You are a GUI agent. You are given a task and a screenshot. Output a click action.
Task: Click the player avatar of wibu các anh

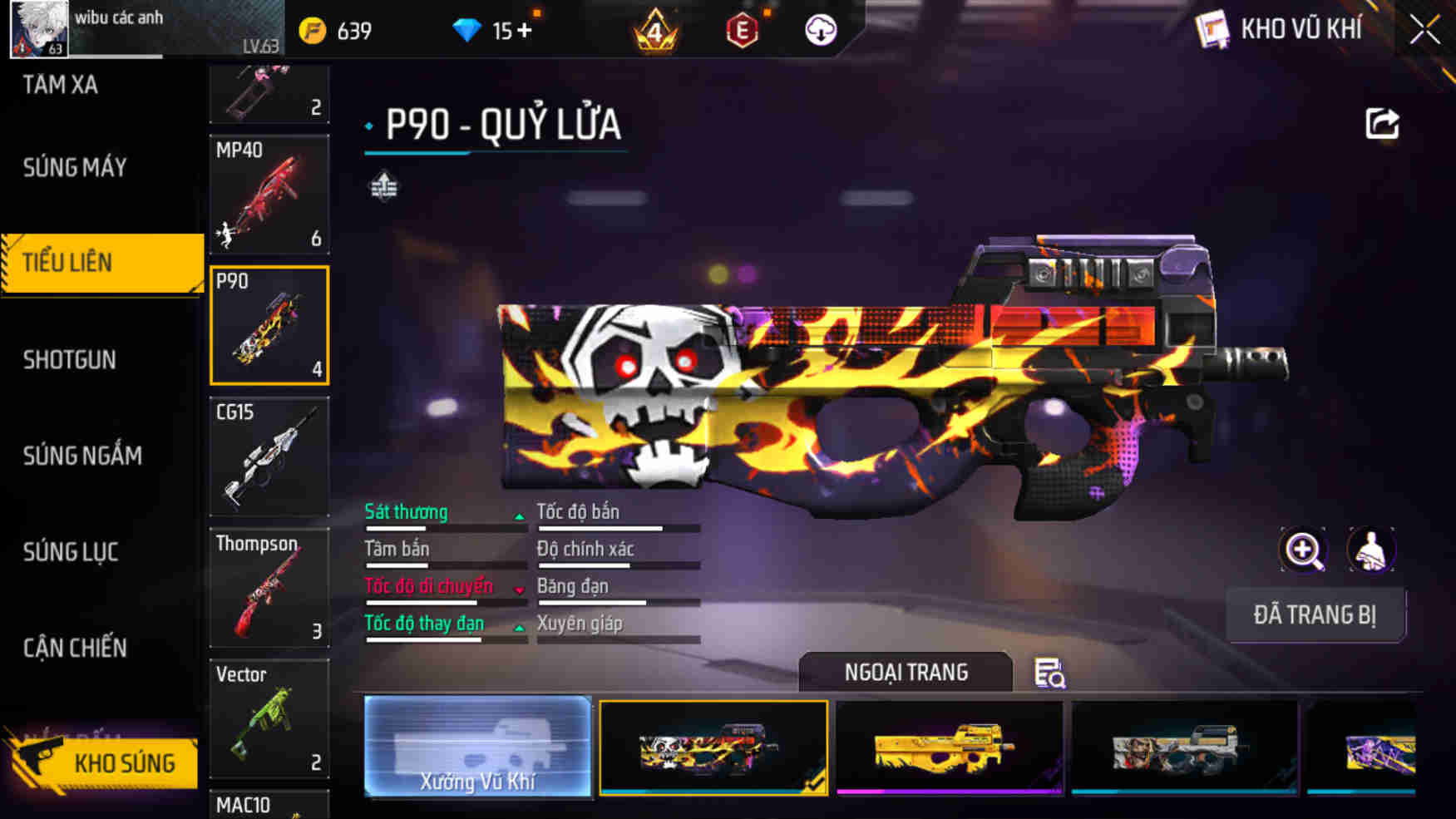[x=37, y=27]
